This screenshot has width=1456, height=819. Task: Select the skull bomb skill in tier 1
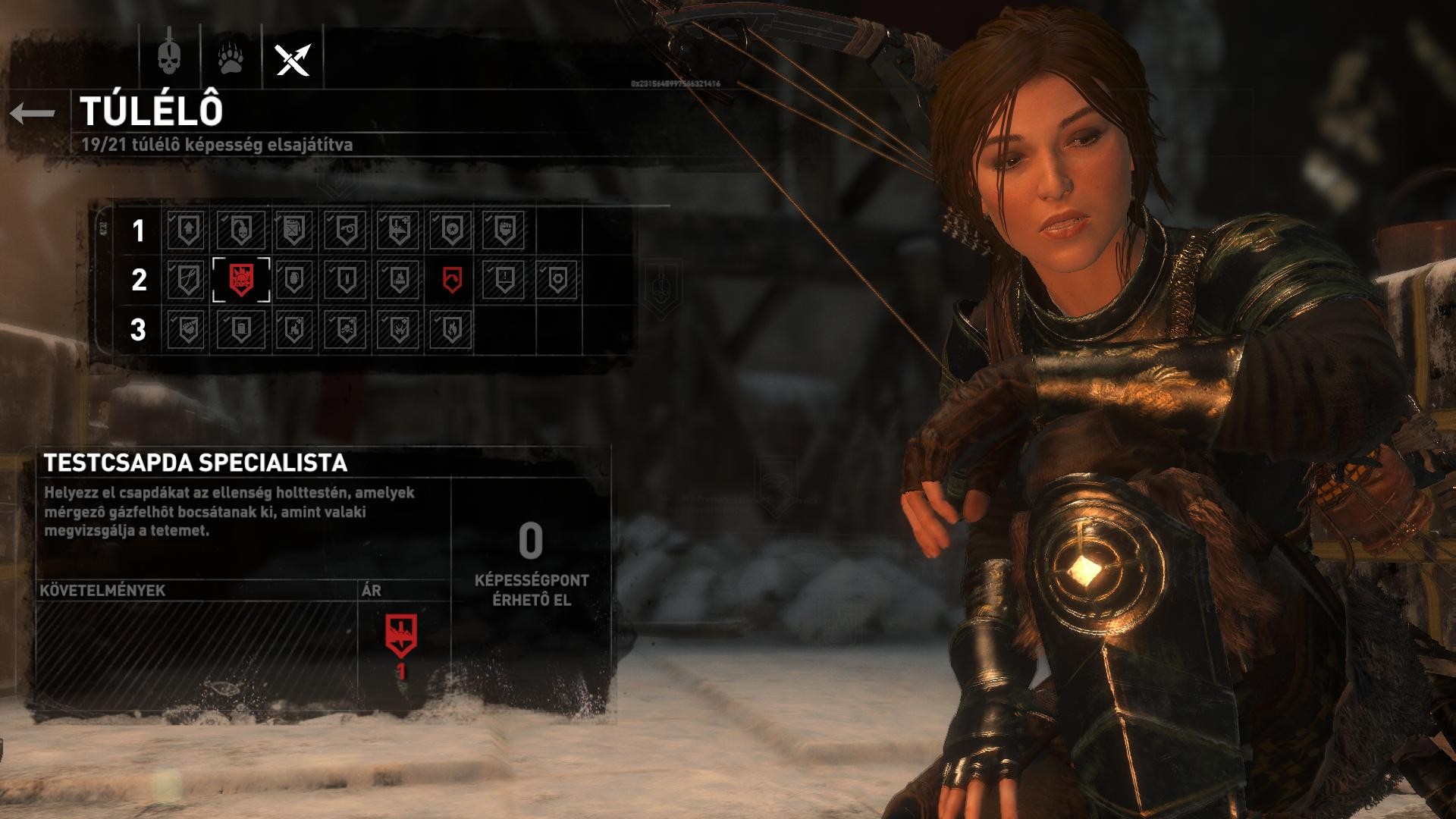coord(240,230)
